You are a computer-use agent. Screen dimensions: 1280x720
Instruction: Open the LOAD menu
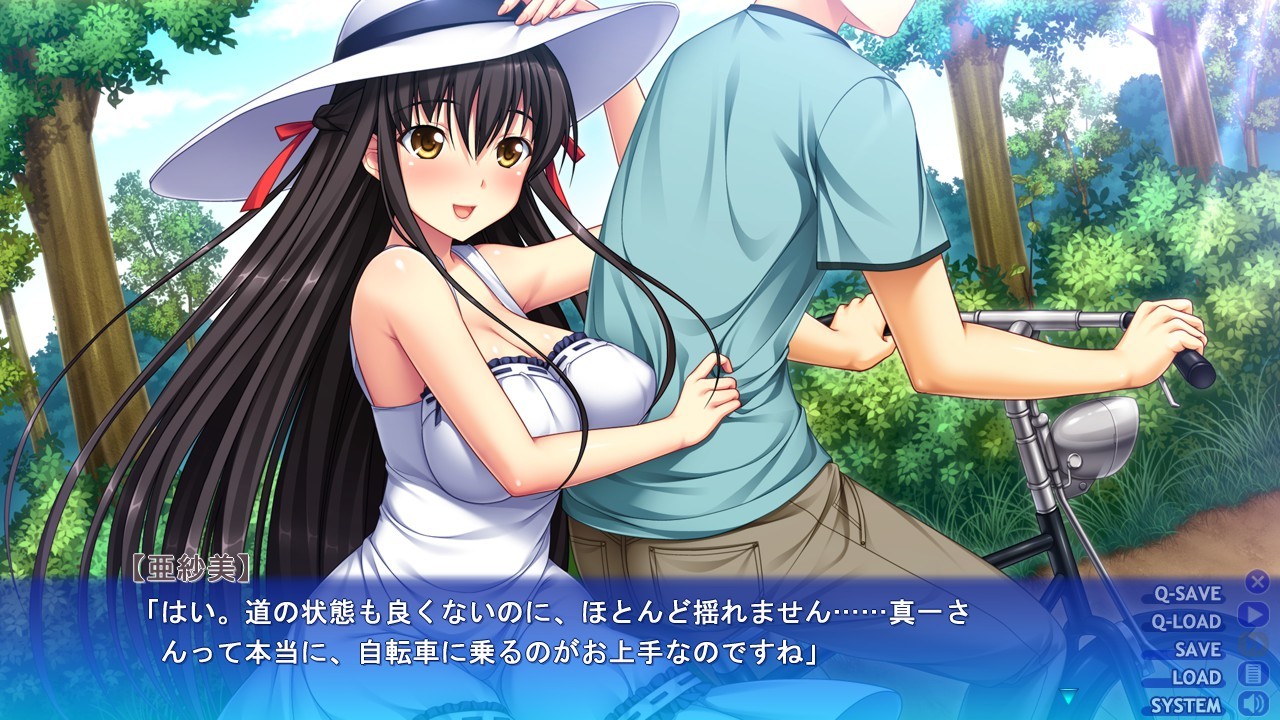[x=1200, y=676]
